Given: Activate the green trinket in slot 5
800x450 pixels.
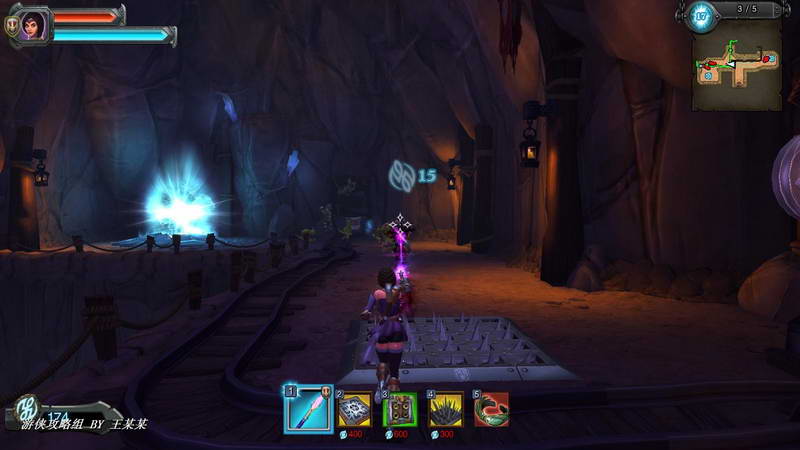Looking at the screenshot, I should point(491,408).
